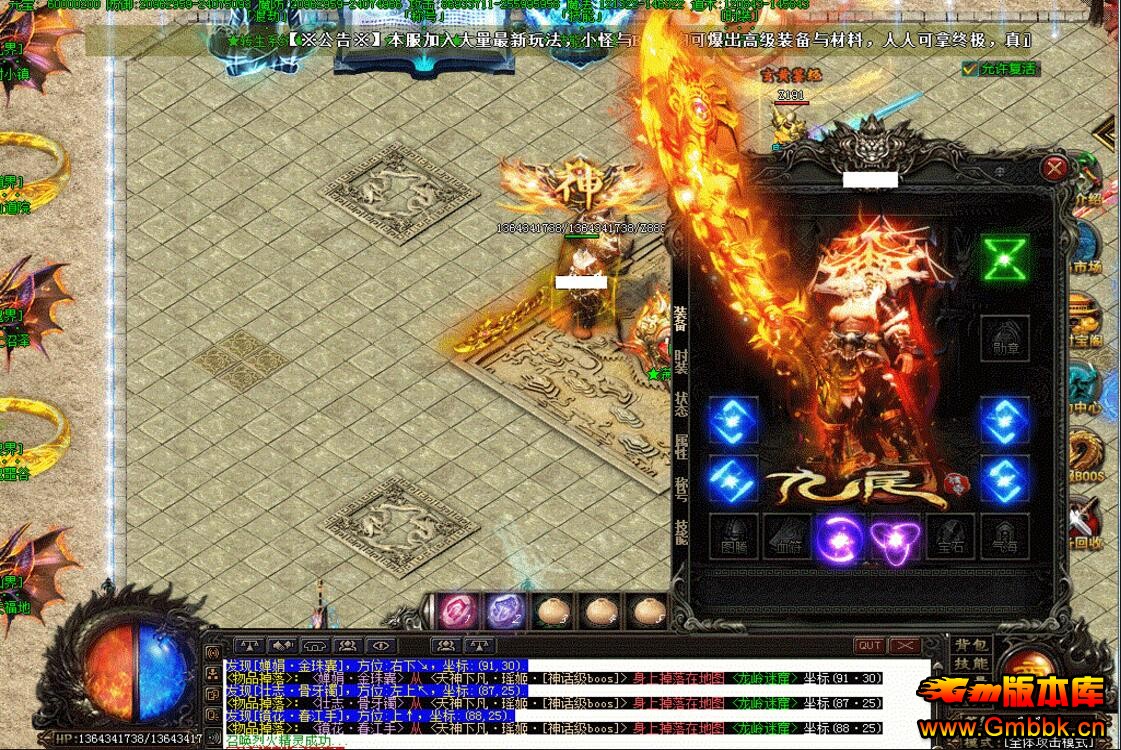Click the QUT button above the chat

coord(870,646)
